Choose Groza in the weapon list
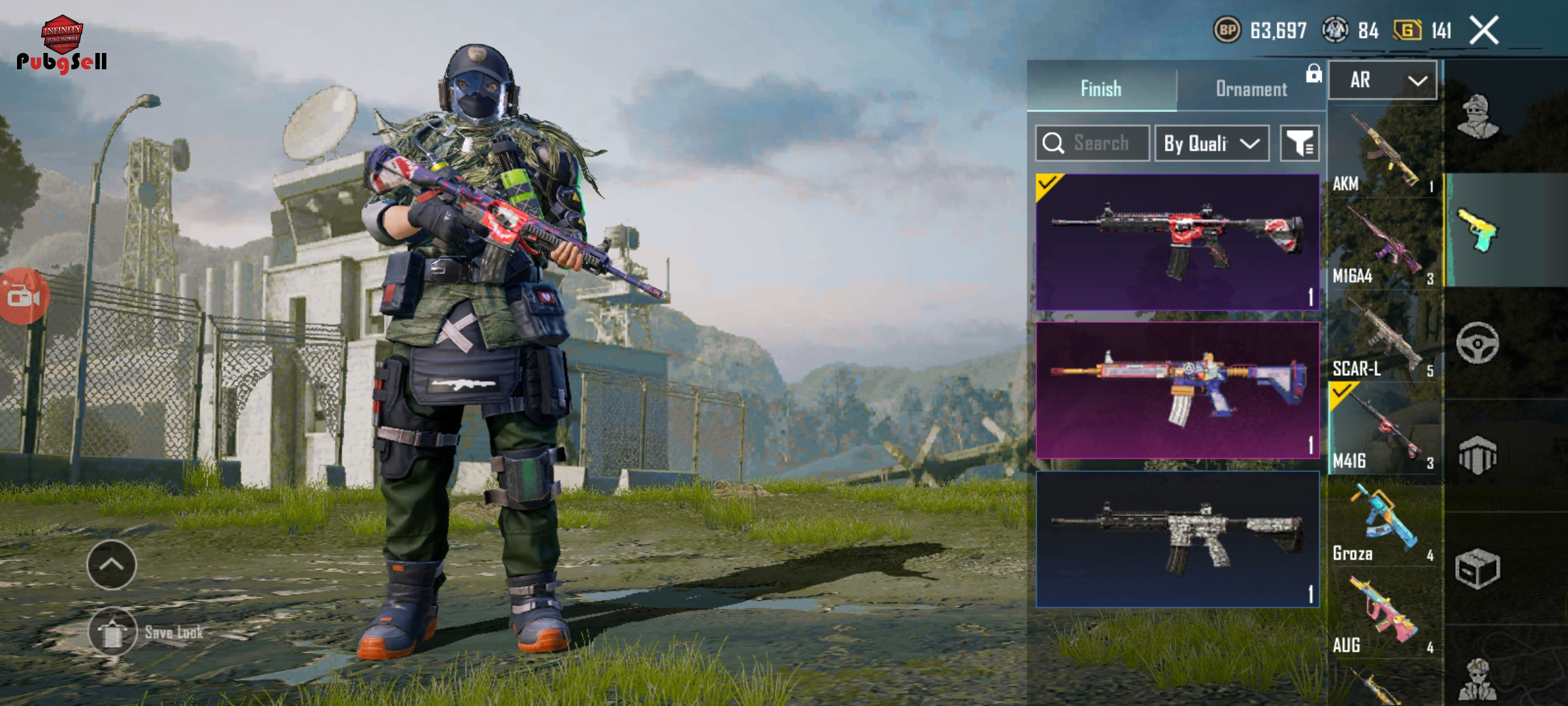This screenshot has width=1568, height=706. pyautogui.click(x=1384, y=523)
